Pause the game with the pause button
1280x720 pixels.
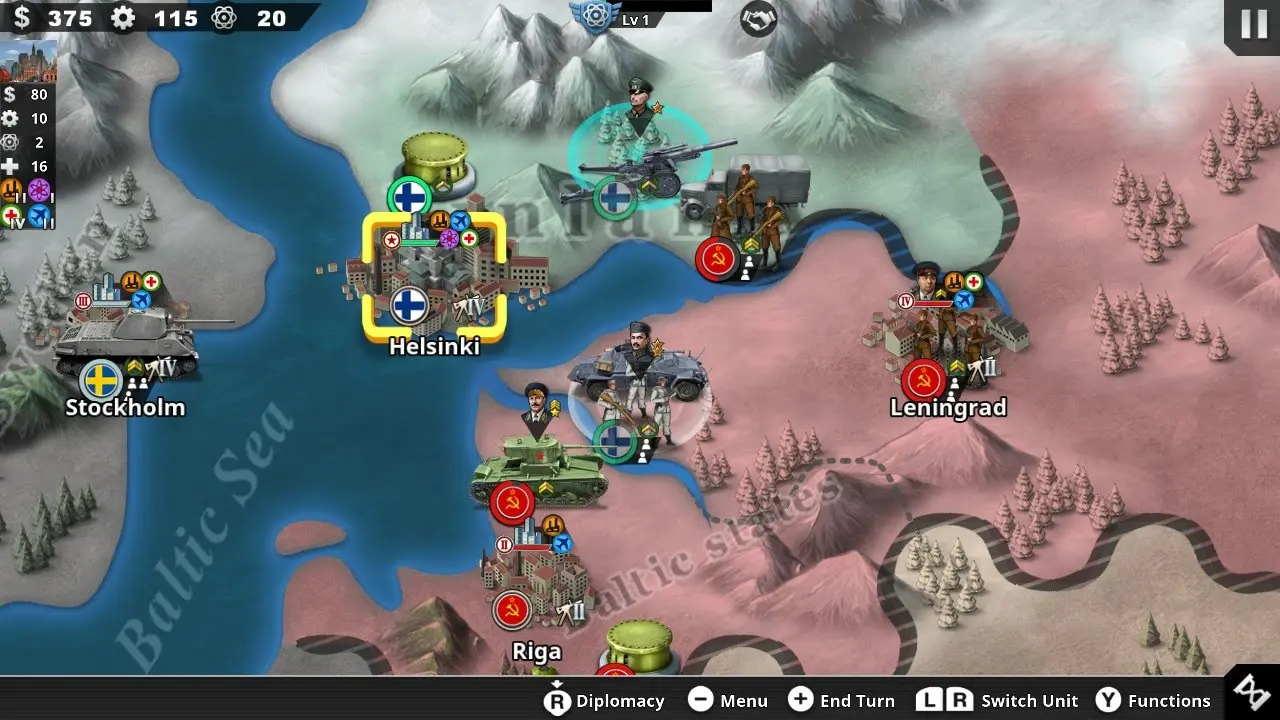click(x=1253, y=24)
